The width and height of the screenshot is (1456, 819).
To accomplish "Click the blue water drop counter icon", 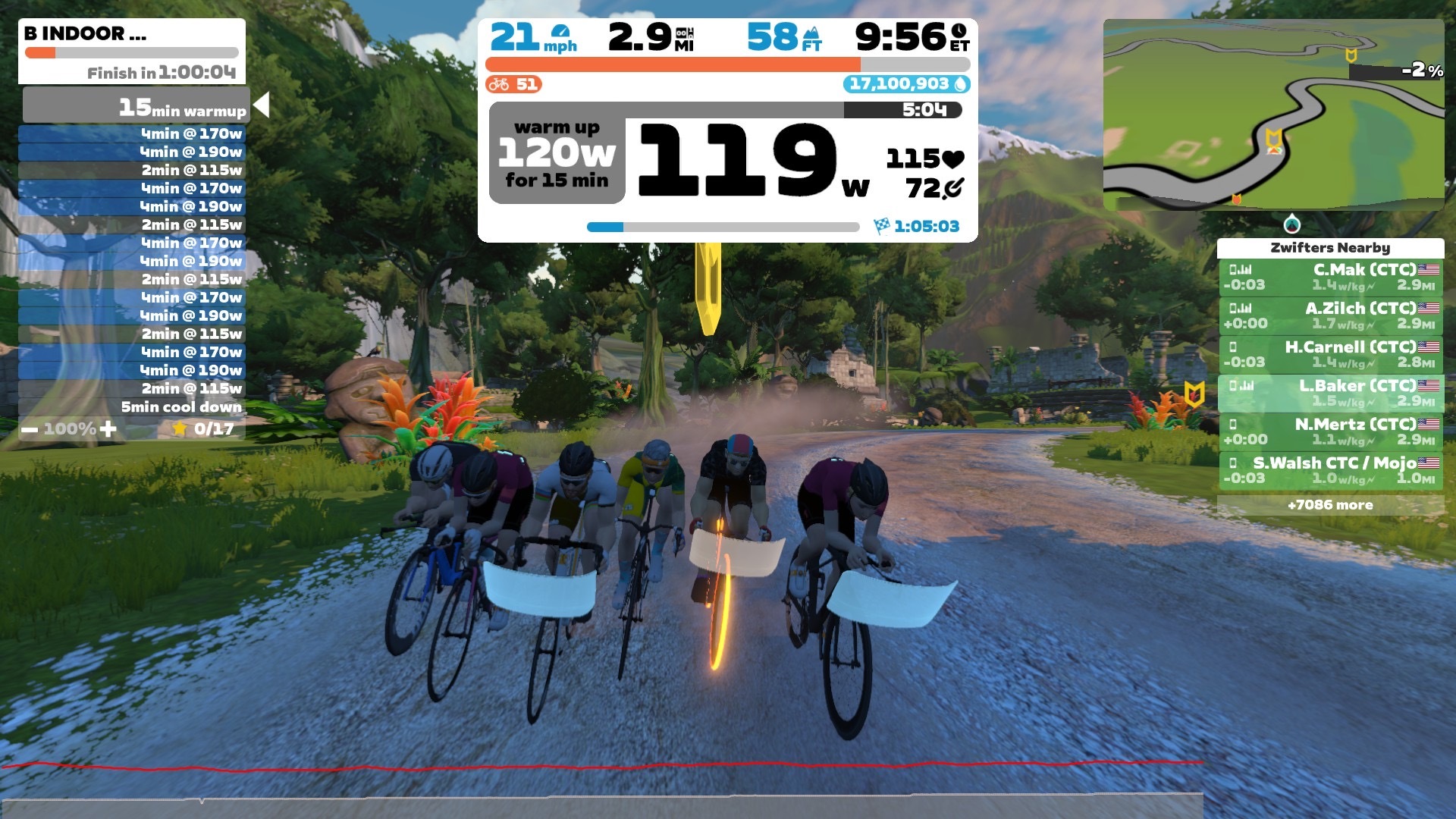I will [959, 85].
